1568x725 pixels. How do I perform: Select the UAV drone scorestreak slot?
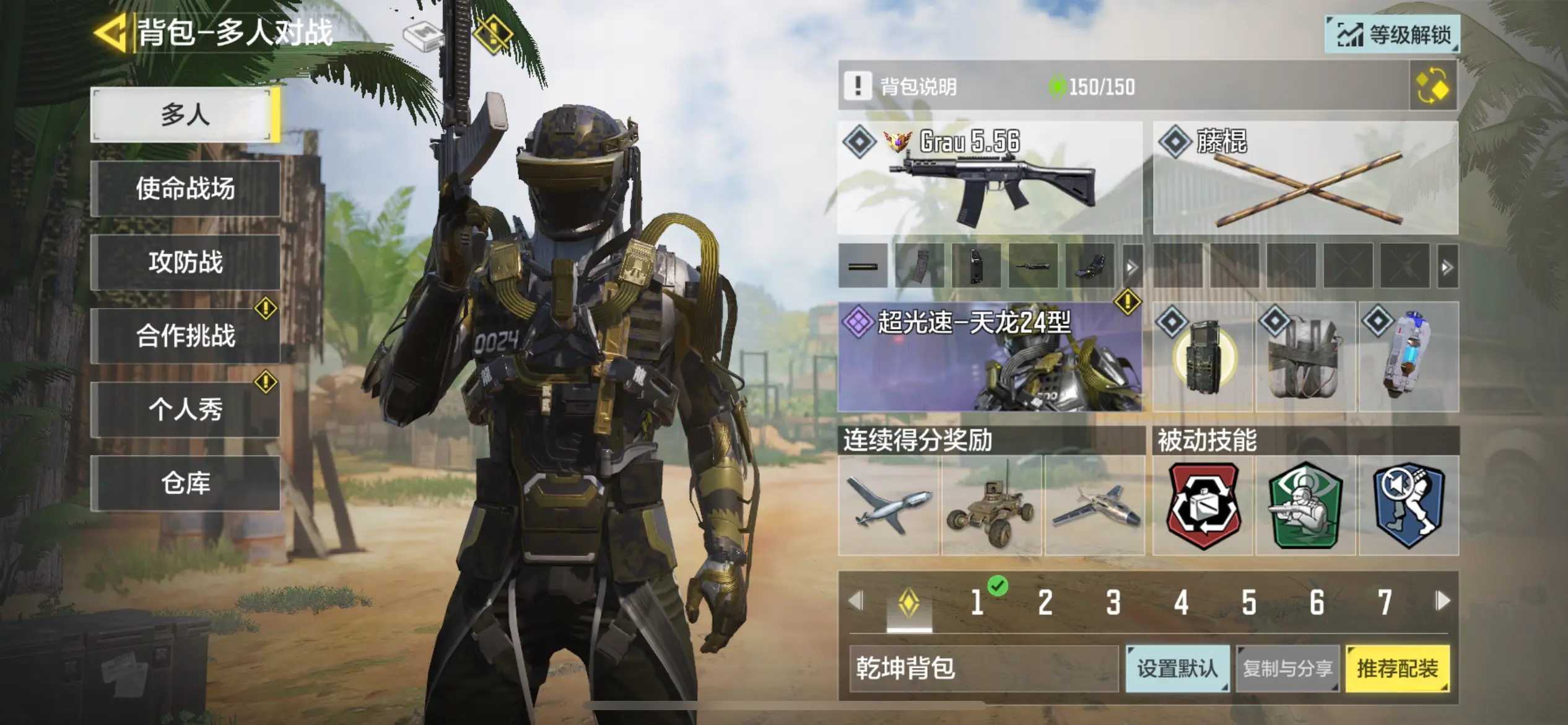tap(889, 506)
